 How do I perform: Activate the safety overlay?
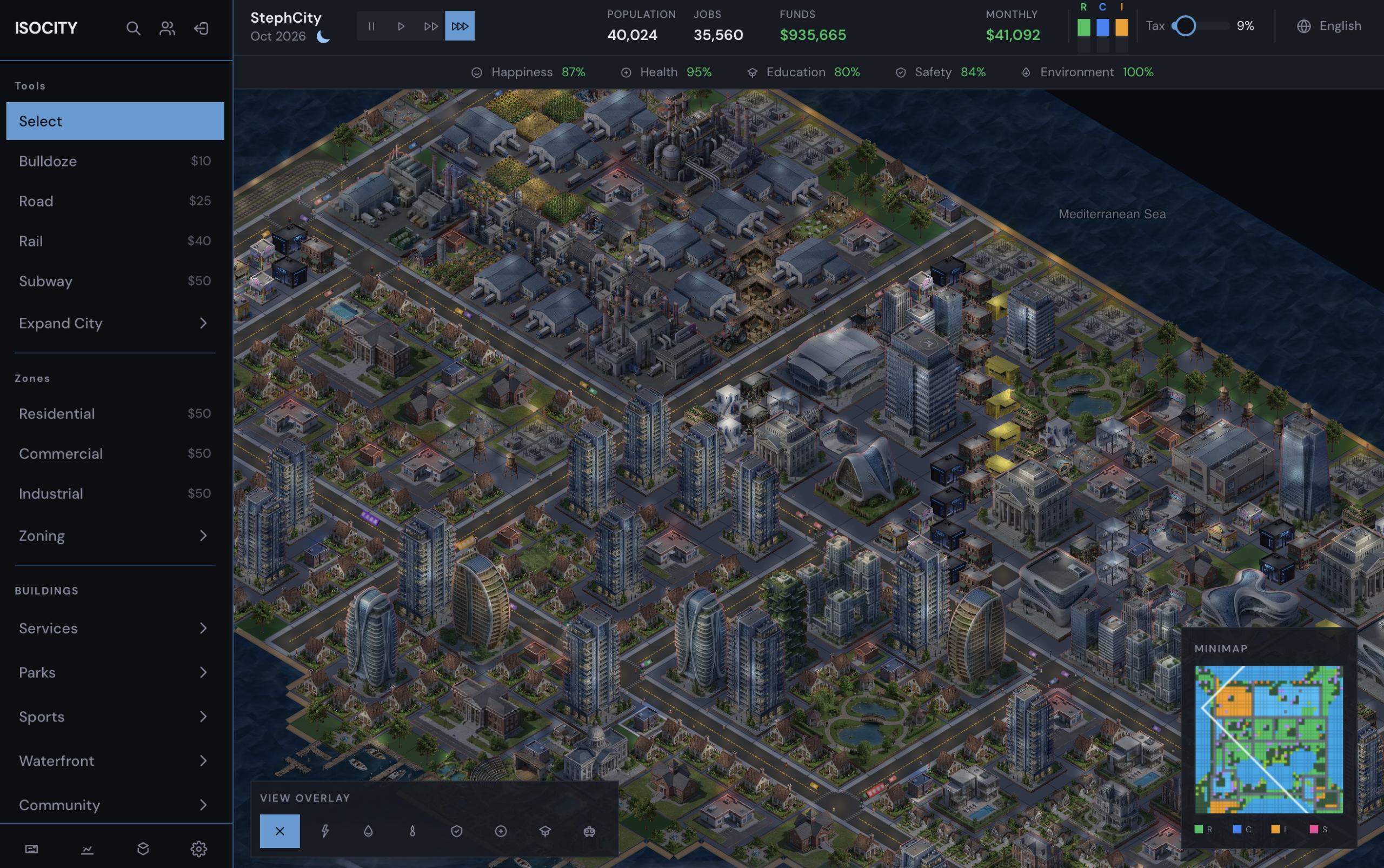coord(456,830)
